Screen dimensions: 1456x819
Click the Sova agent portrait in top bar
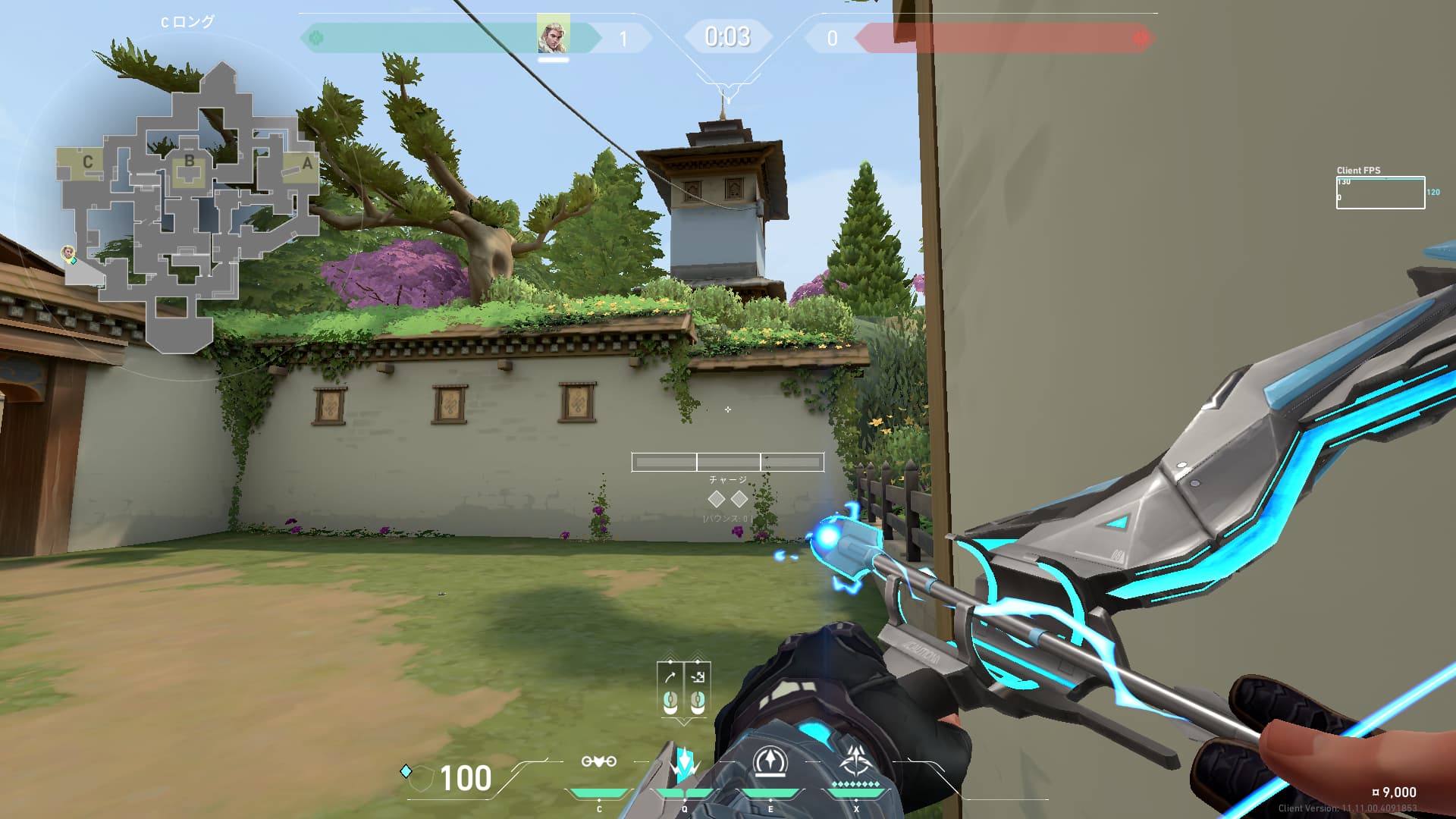553,36
